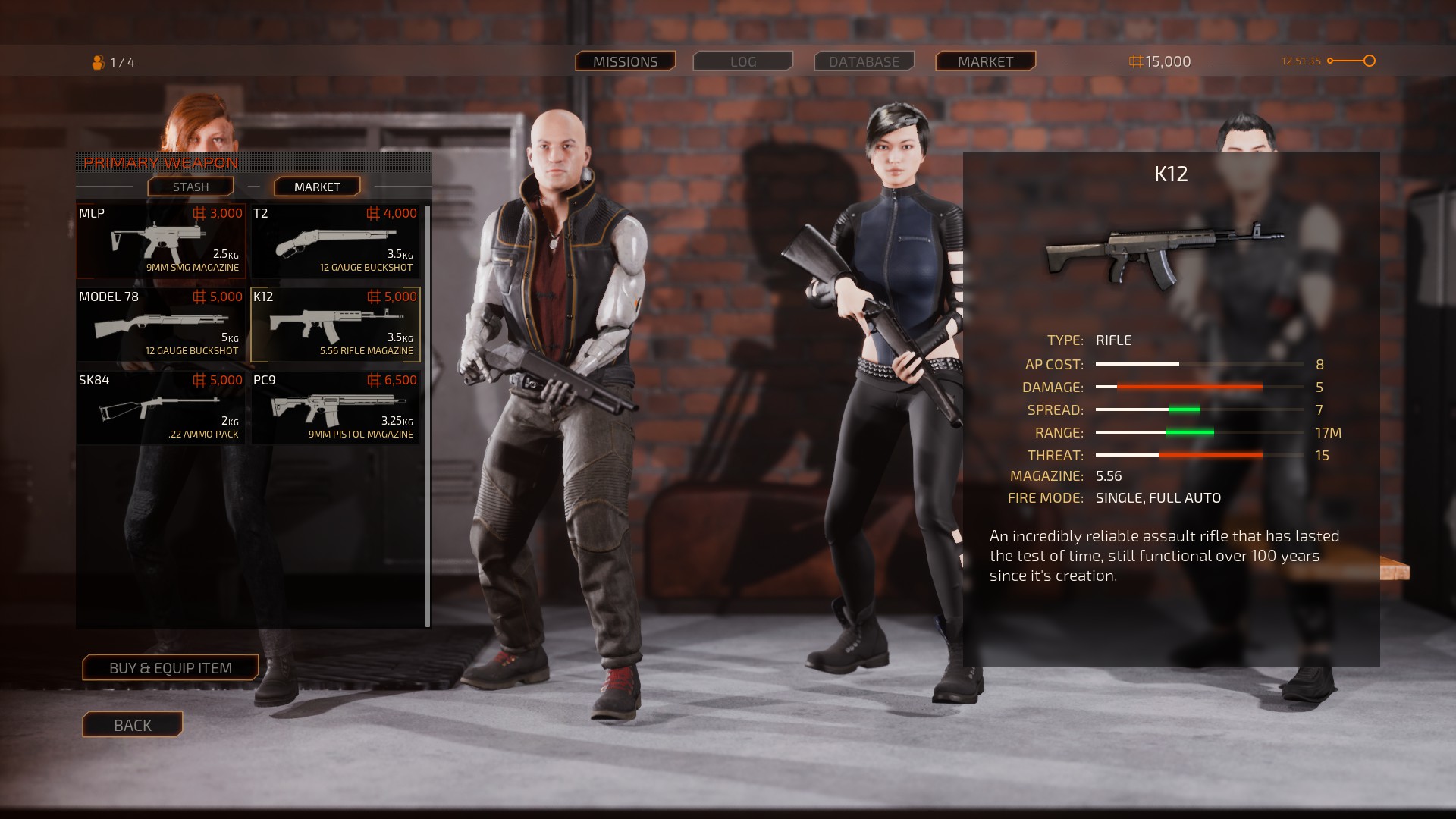Click Buy & Equip Item
This screenshot has height=819, width=1456.
171,668
